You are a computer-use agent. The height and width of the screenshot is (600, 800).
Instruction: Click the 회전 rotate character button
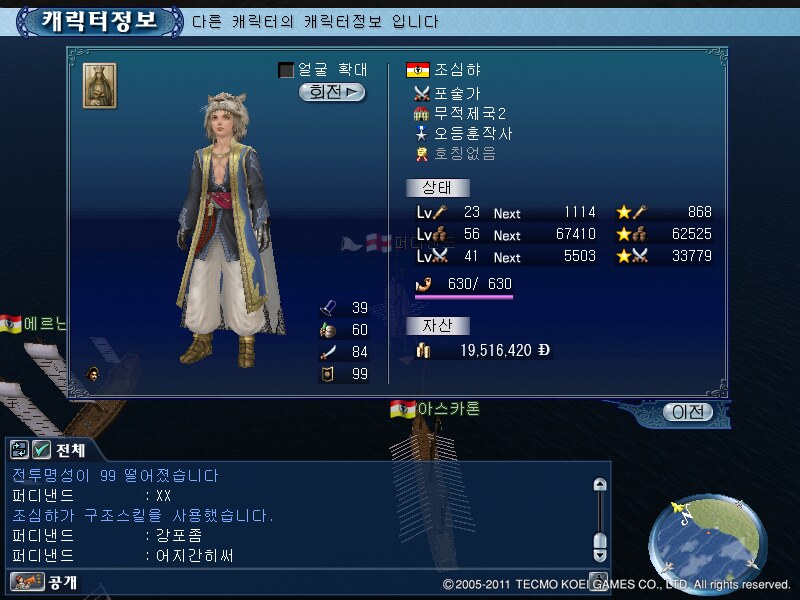click(x=332, y=92)
